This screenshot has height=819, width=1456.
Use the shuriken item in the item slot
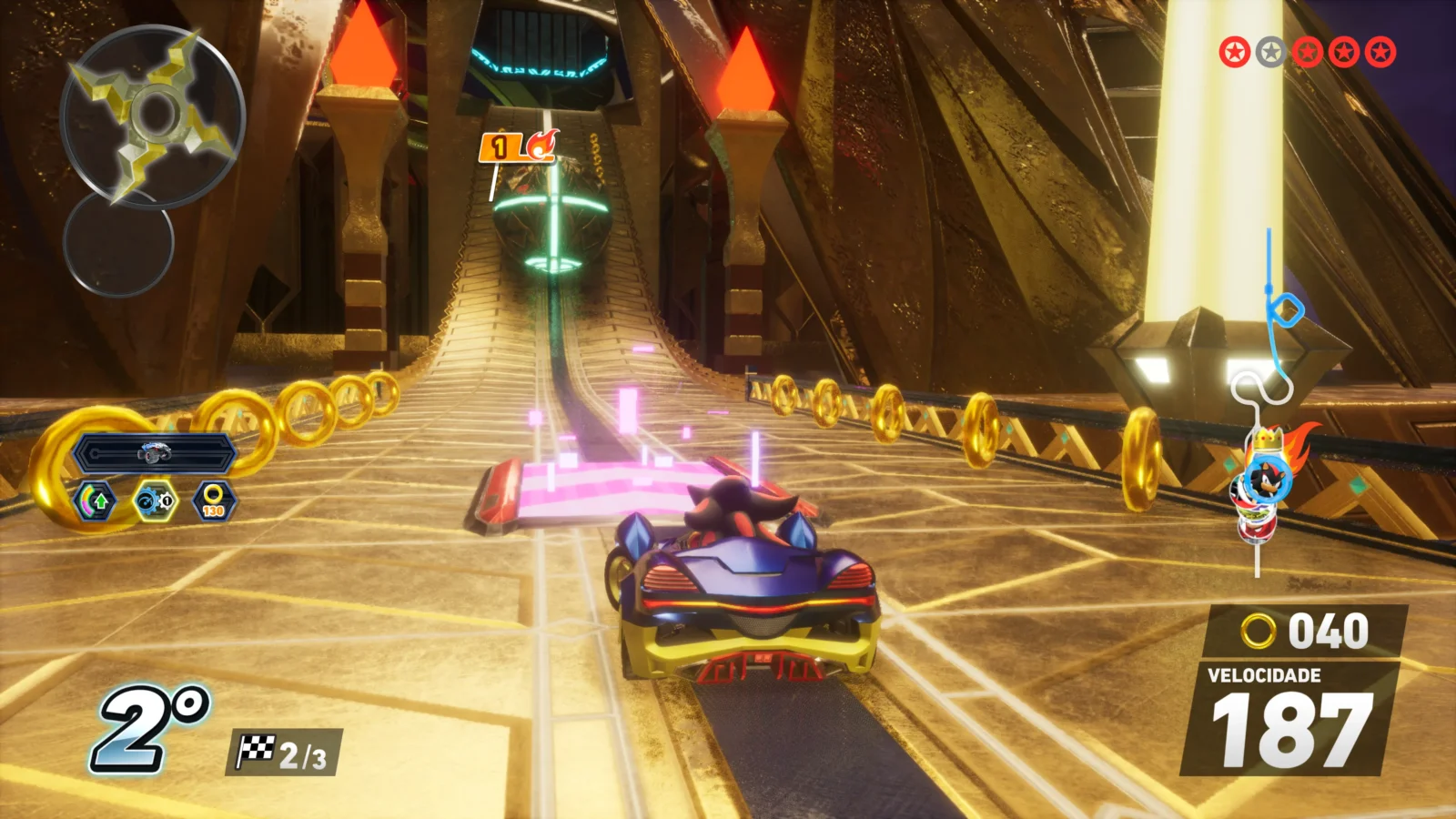(153, 115)
